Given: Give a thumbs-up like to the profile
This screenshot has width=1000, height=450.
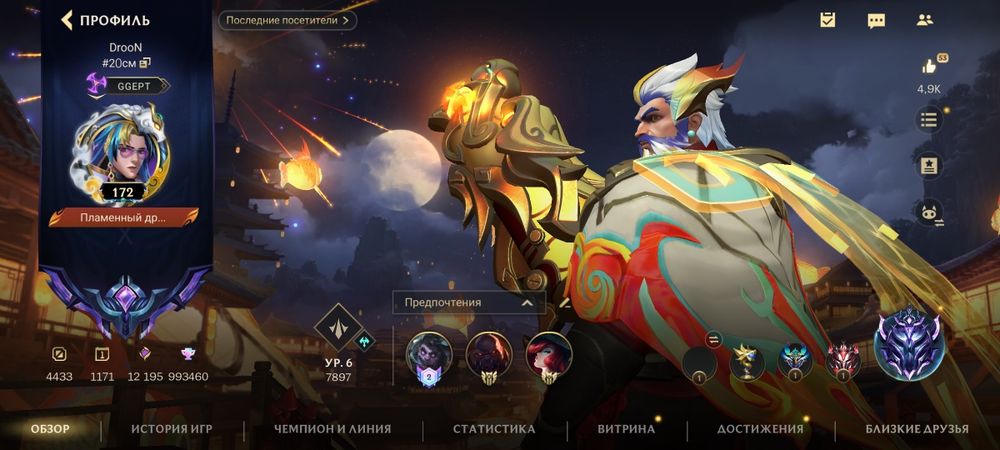Looking at the screenshot, I should 929,67.
